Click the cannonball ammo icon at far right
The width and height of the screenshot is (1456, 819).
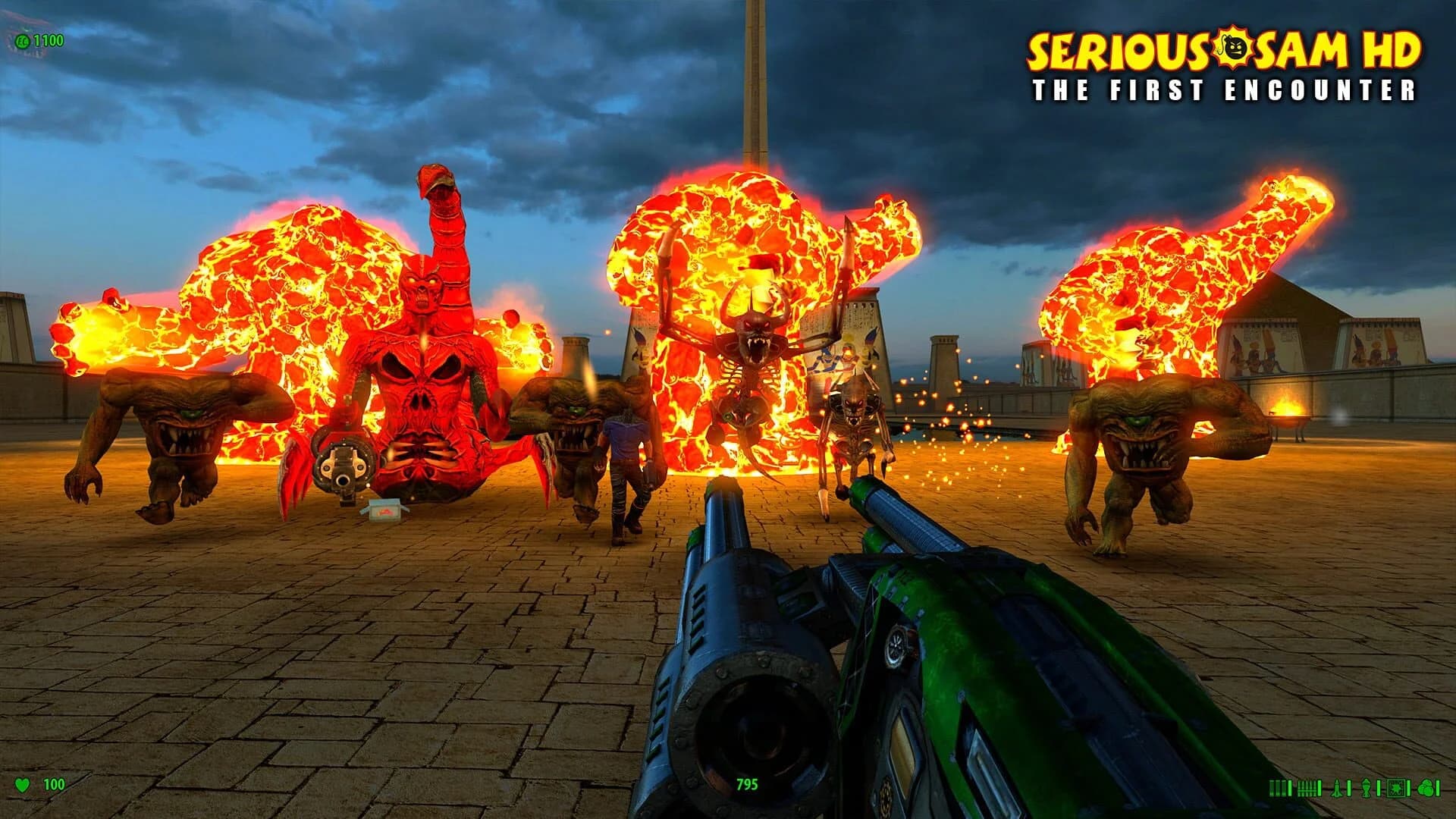point(1427,789)
